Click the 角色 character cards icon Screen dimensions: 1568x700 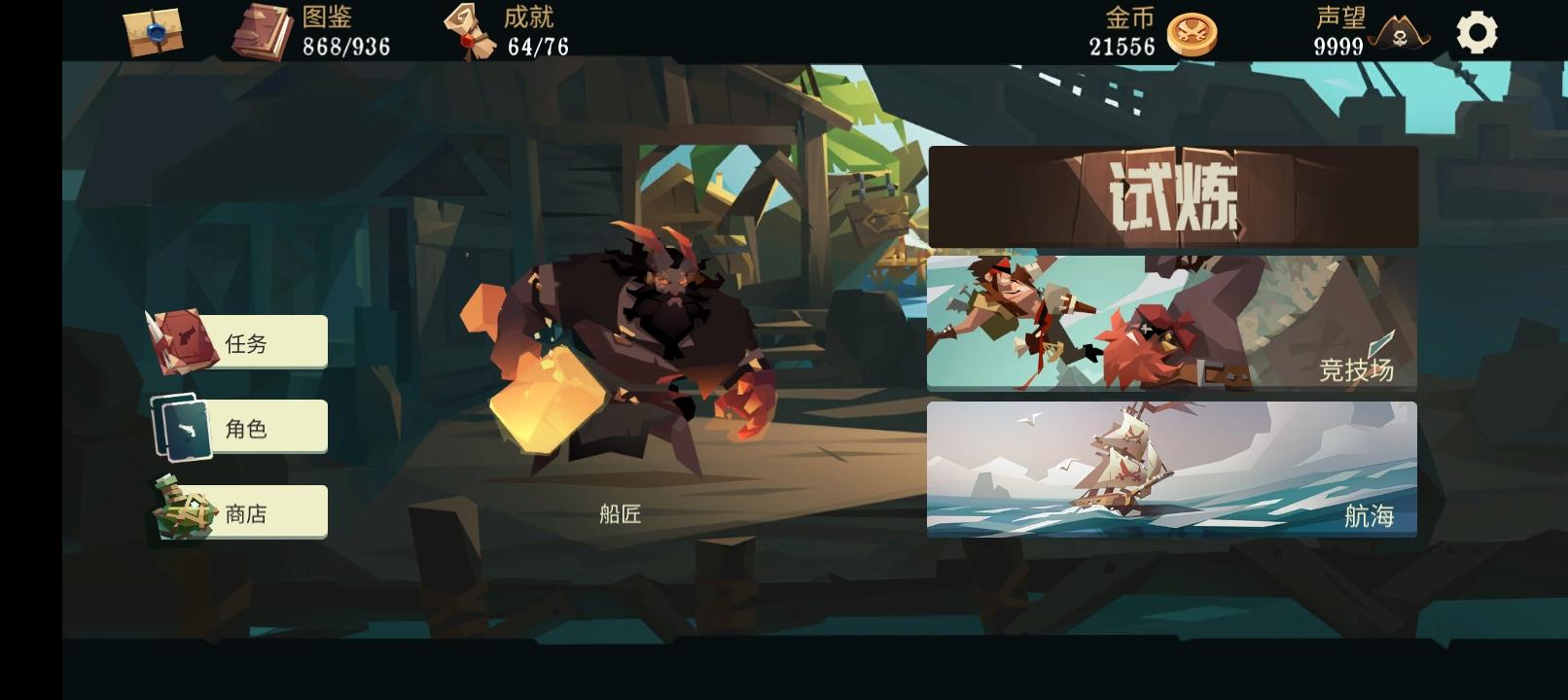[x=187, y=426]
